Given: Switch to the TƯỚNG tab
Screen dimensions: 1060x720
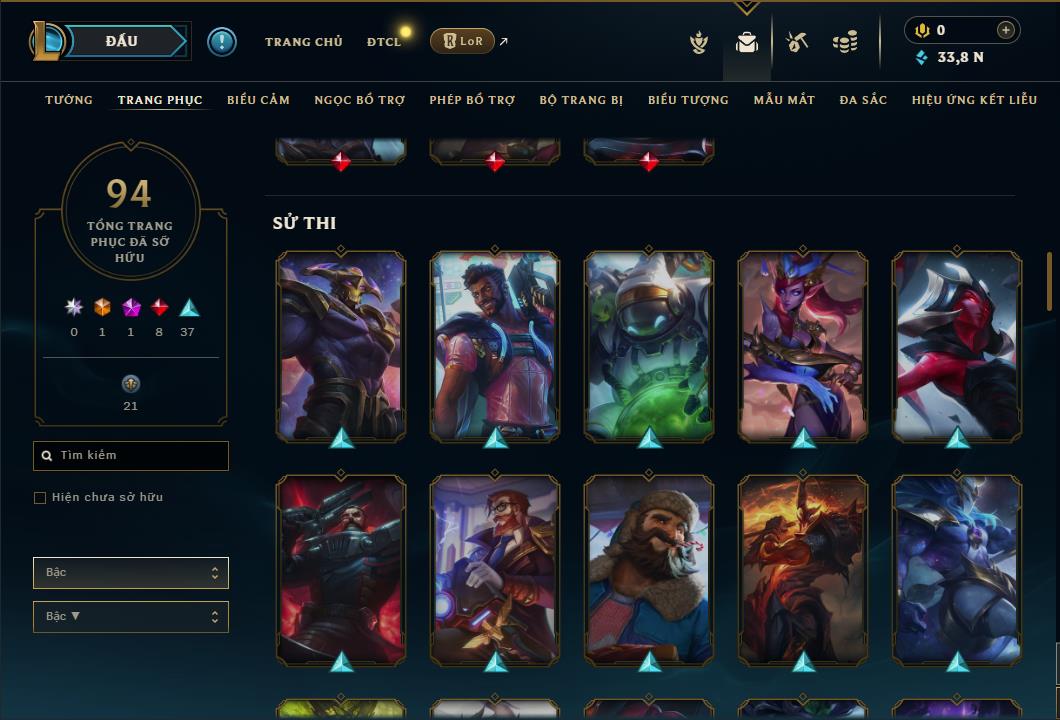Looking at the screenshot, I should point(69,100).
